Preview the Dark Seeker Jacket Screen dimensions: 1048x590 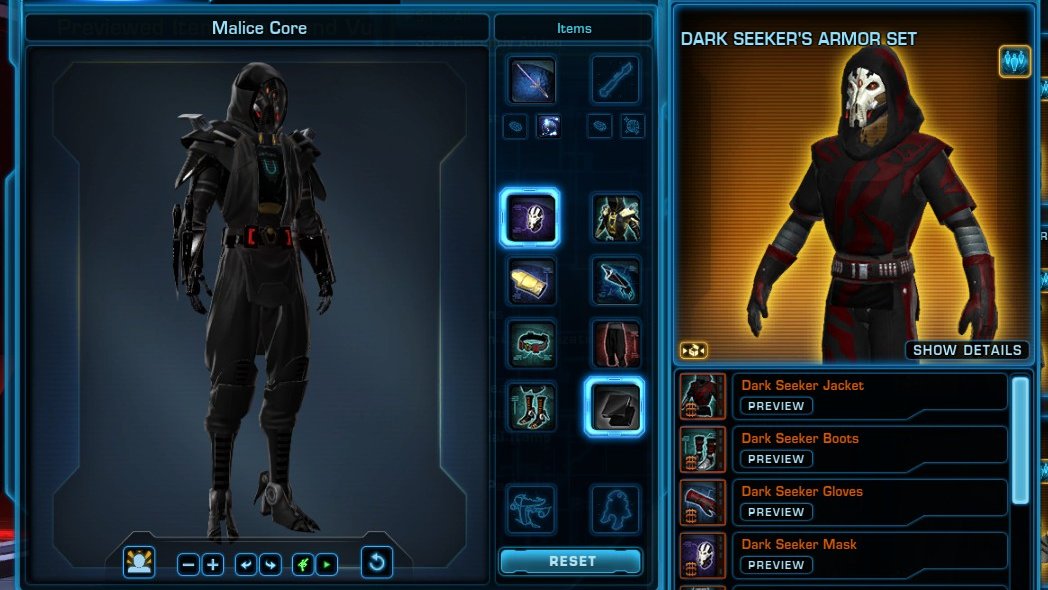point(776,406)
